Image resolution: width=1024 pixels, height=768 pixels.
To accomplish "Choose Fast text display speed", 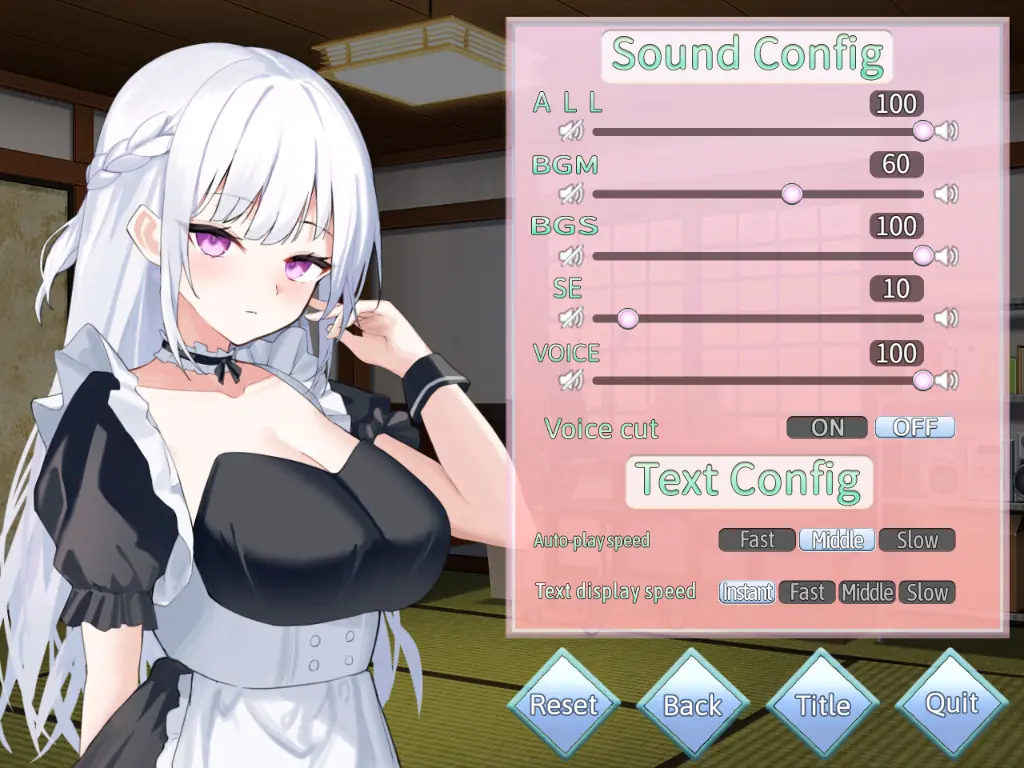I will pyautogui.click(x=807, y=592).
